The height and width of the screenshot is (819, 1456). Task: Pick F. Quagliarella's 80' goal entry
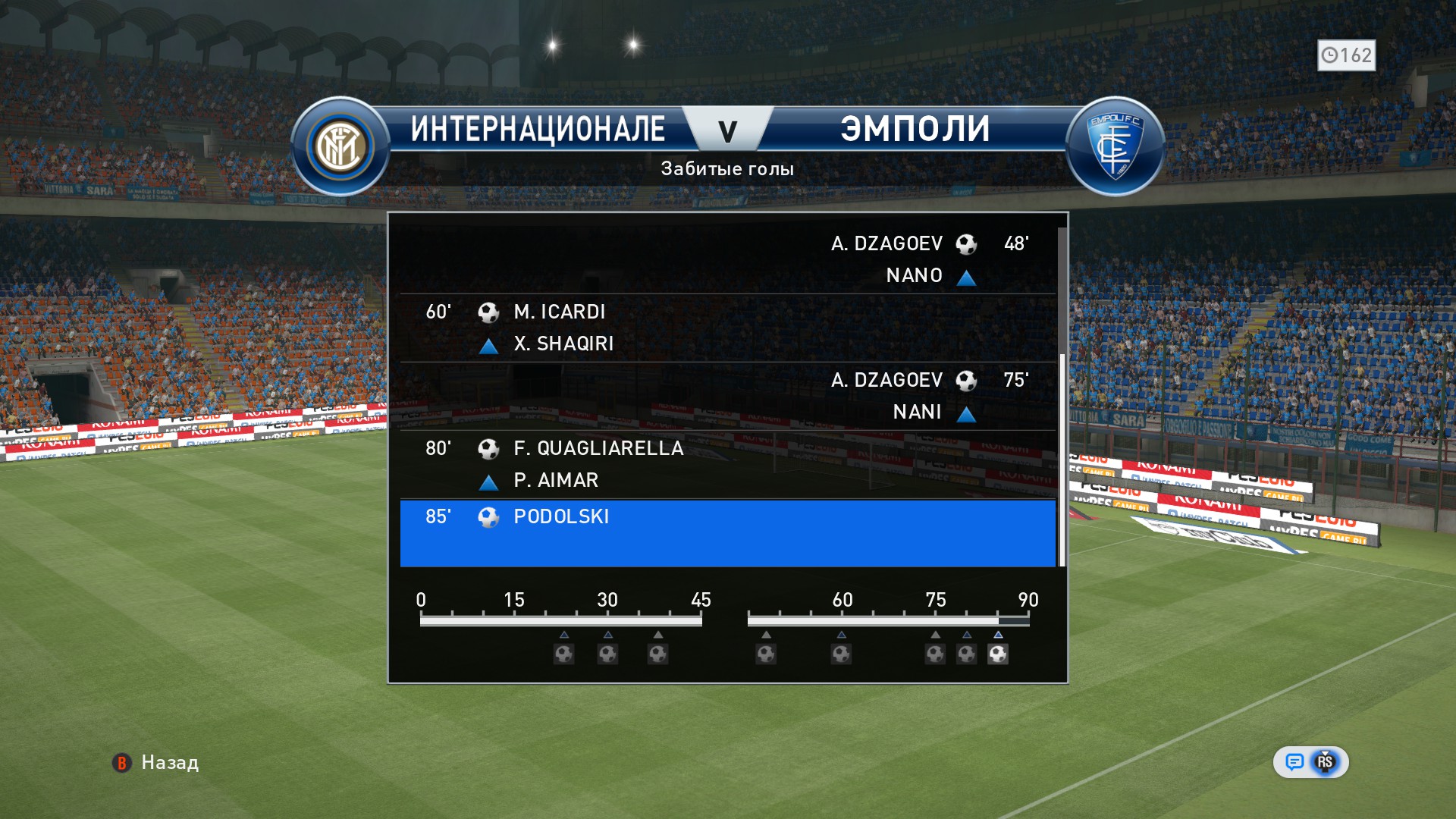click(x=727, y=464)
